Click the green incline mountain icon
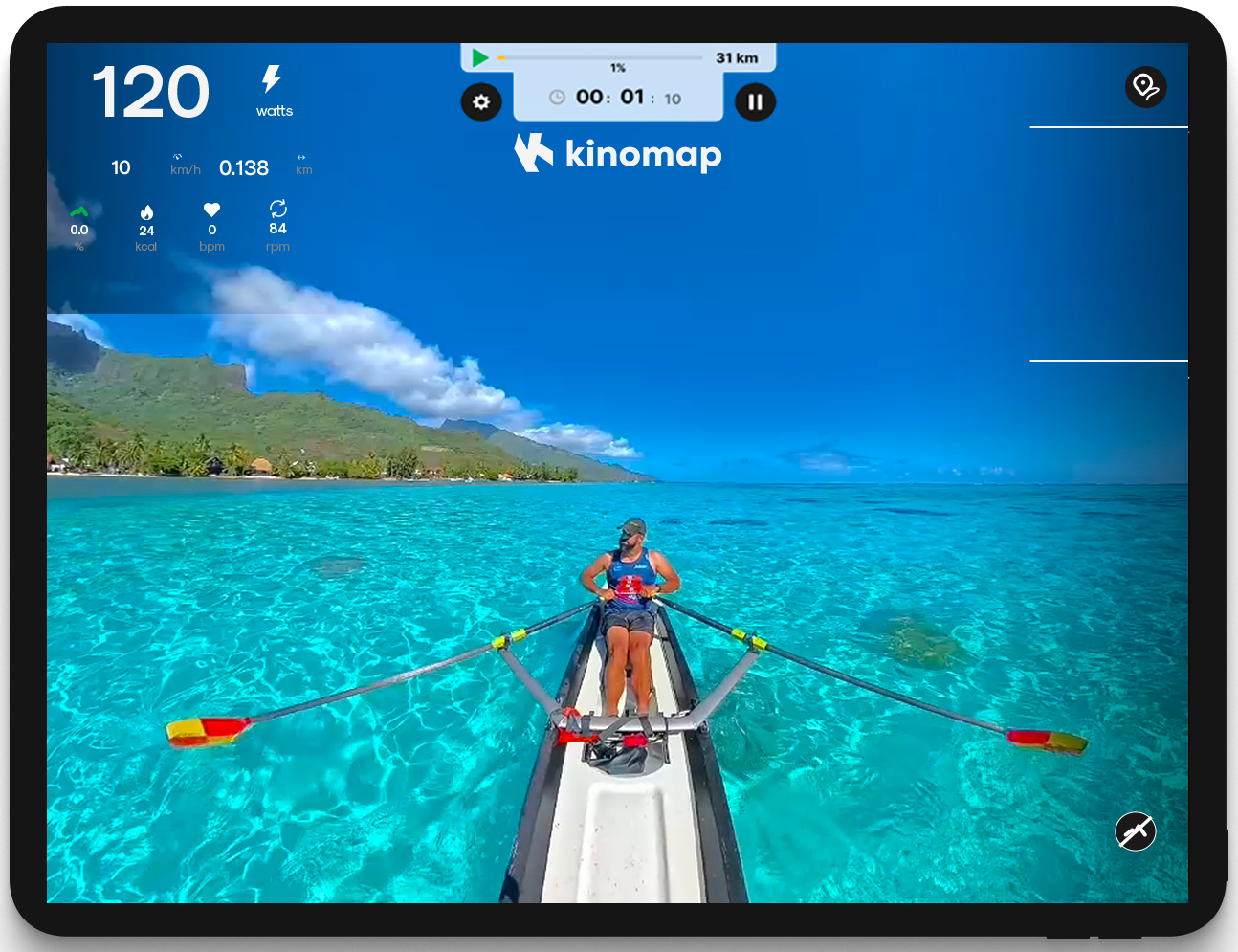Image resolution: width=1238 pixels, height=952 pixels. (x=78, y=210)
